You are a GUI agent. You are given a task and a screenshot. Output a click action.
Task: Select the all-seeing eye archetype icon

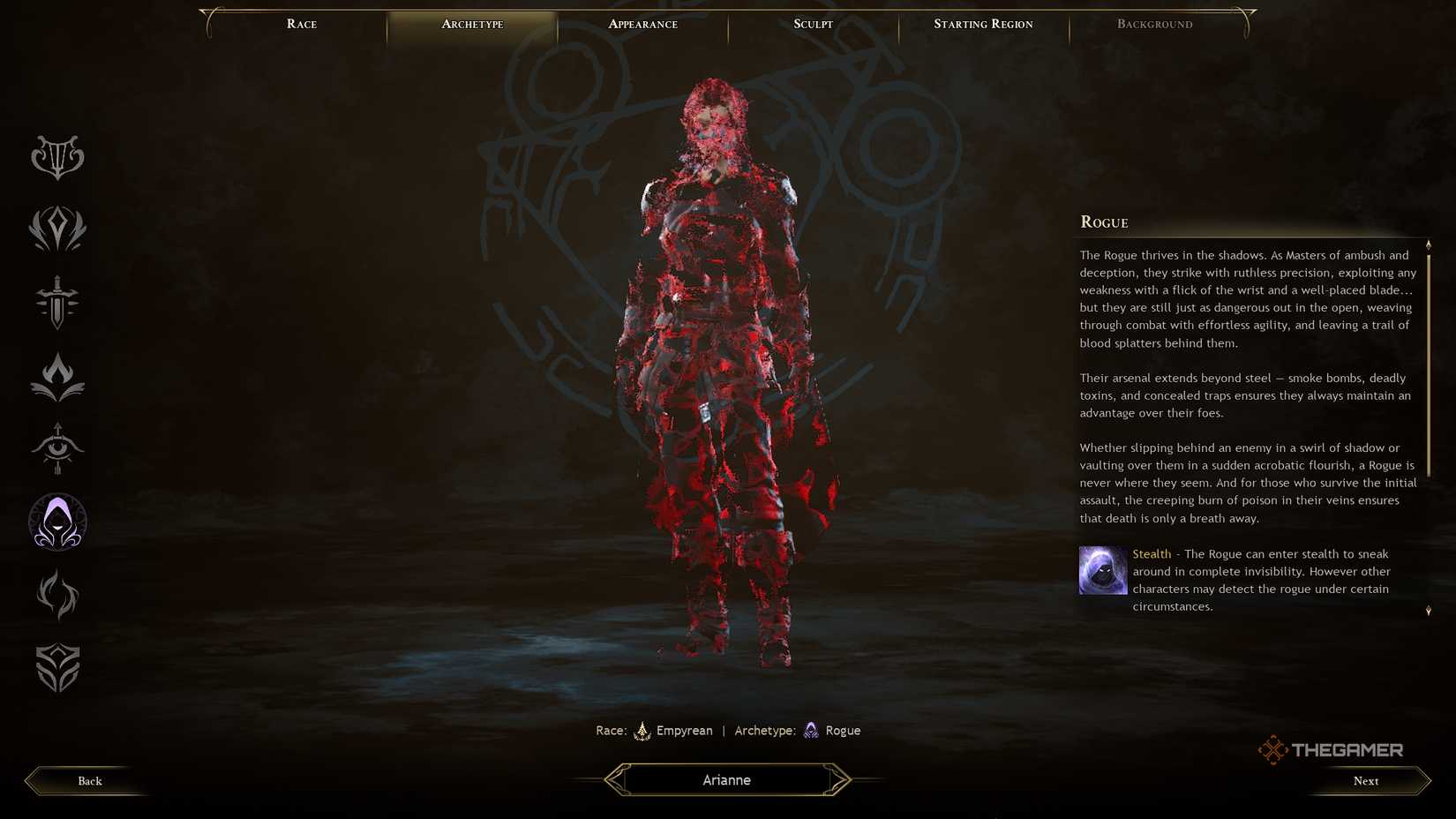(x=56, y=448)
